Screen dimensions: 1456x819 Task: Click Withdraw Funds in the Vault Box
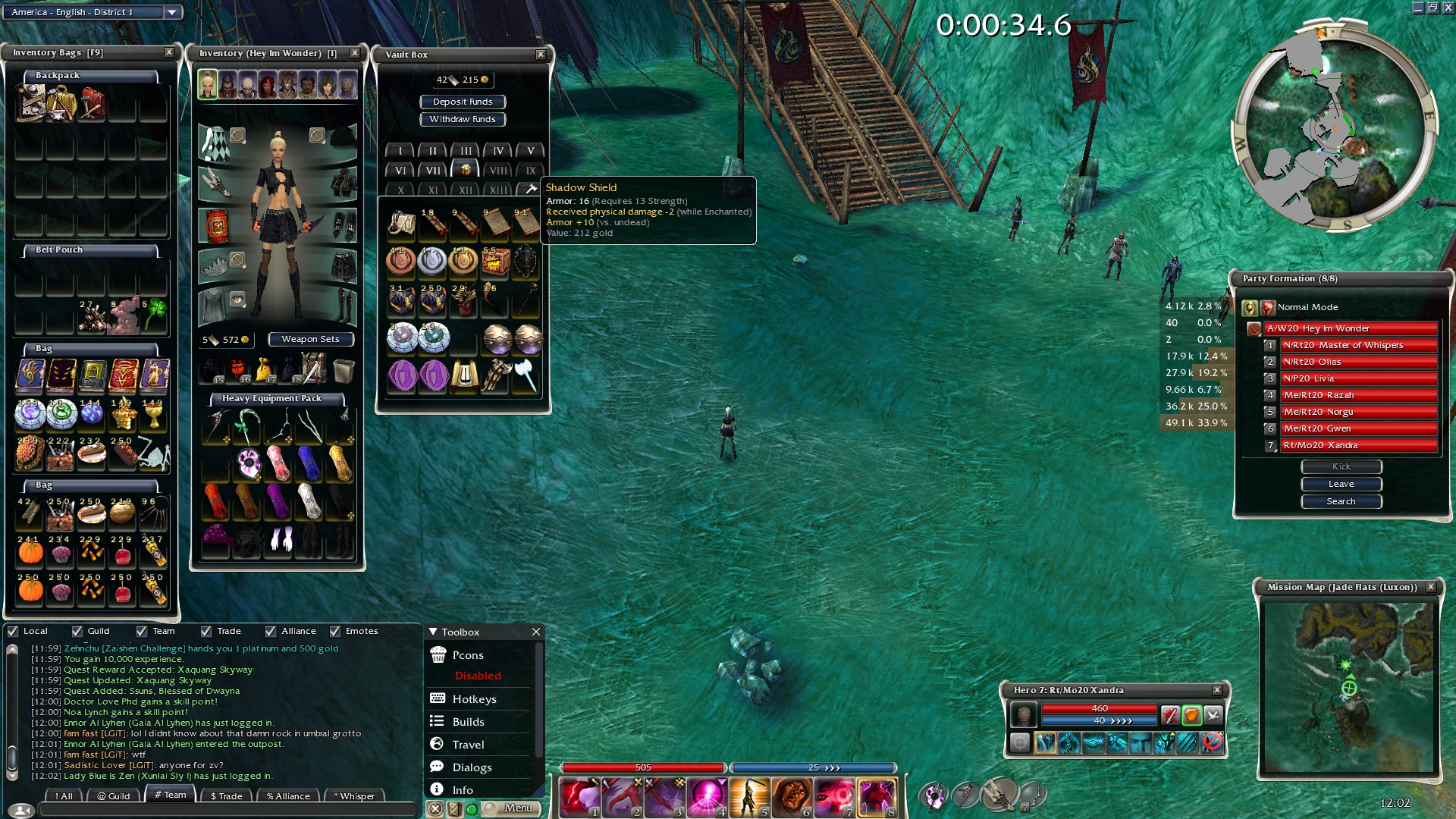(x=463, y=119)
